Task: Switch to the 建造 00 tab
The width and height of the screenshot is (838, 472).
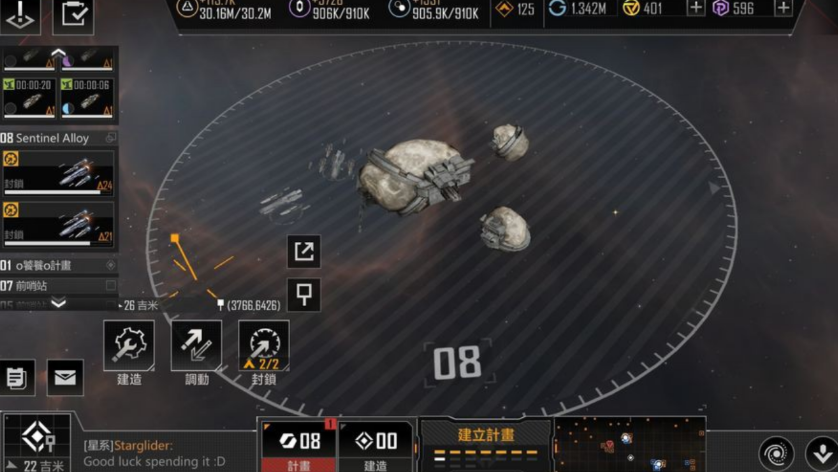Action: click(375, 445)
